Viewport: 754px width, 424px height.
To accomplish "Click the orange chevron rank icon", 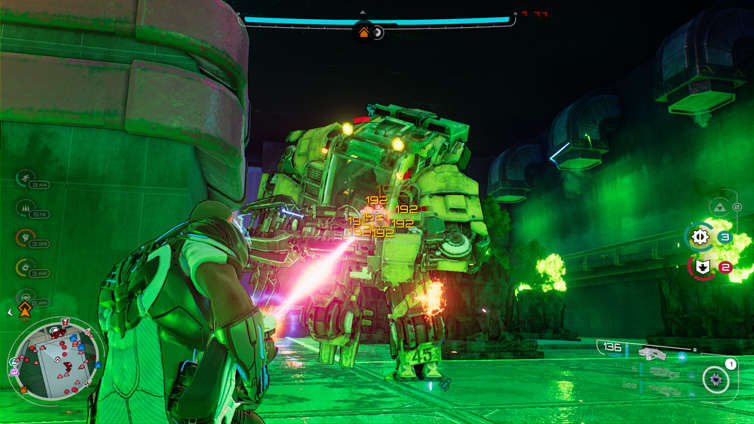I will point(25,312).
